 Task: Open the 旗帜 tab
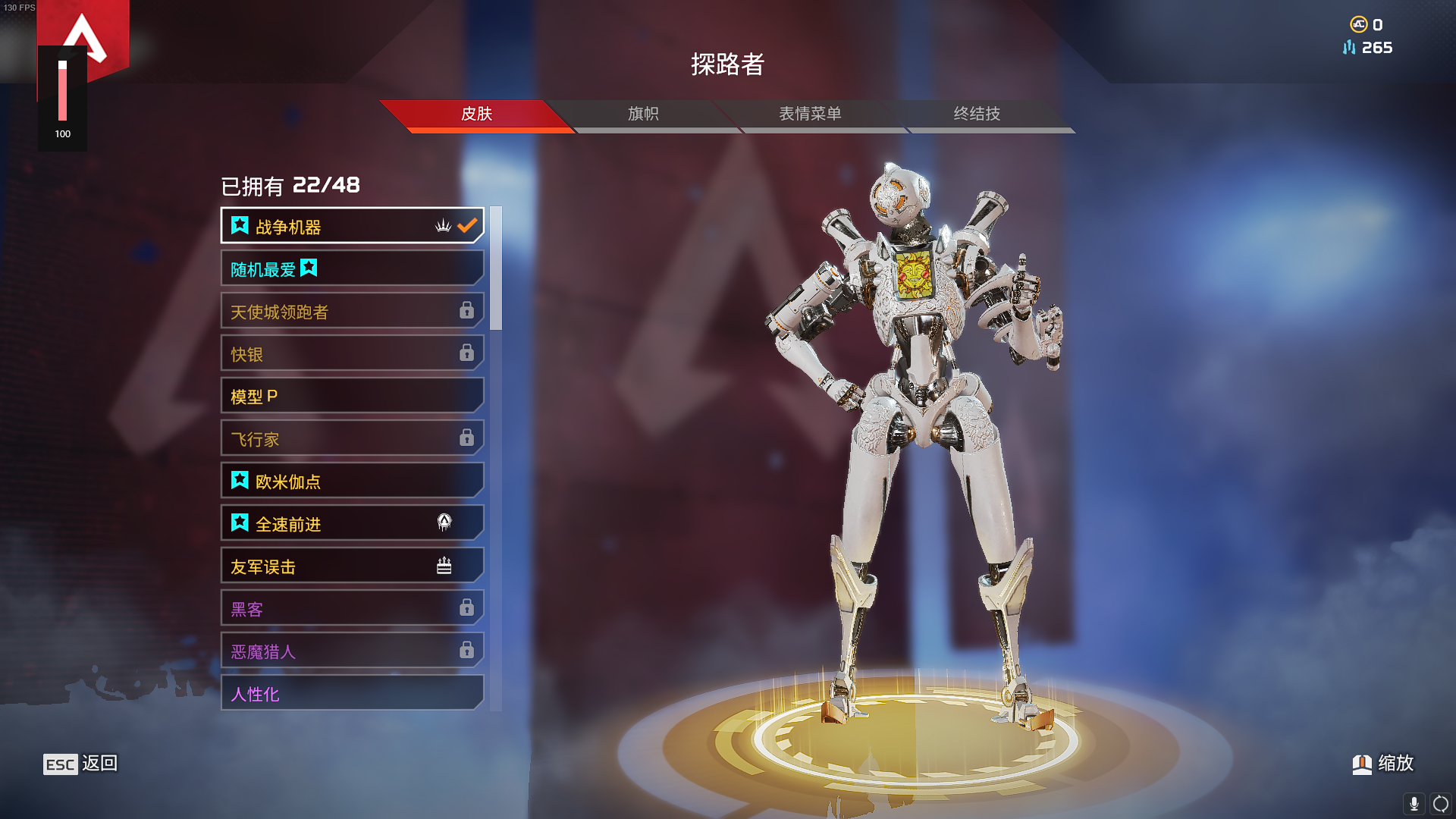(x=643, y=114)
